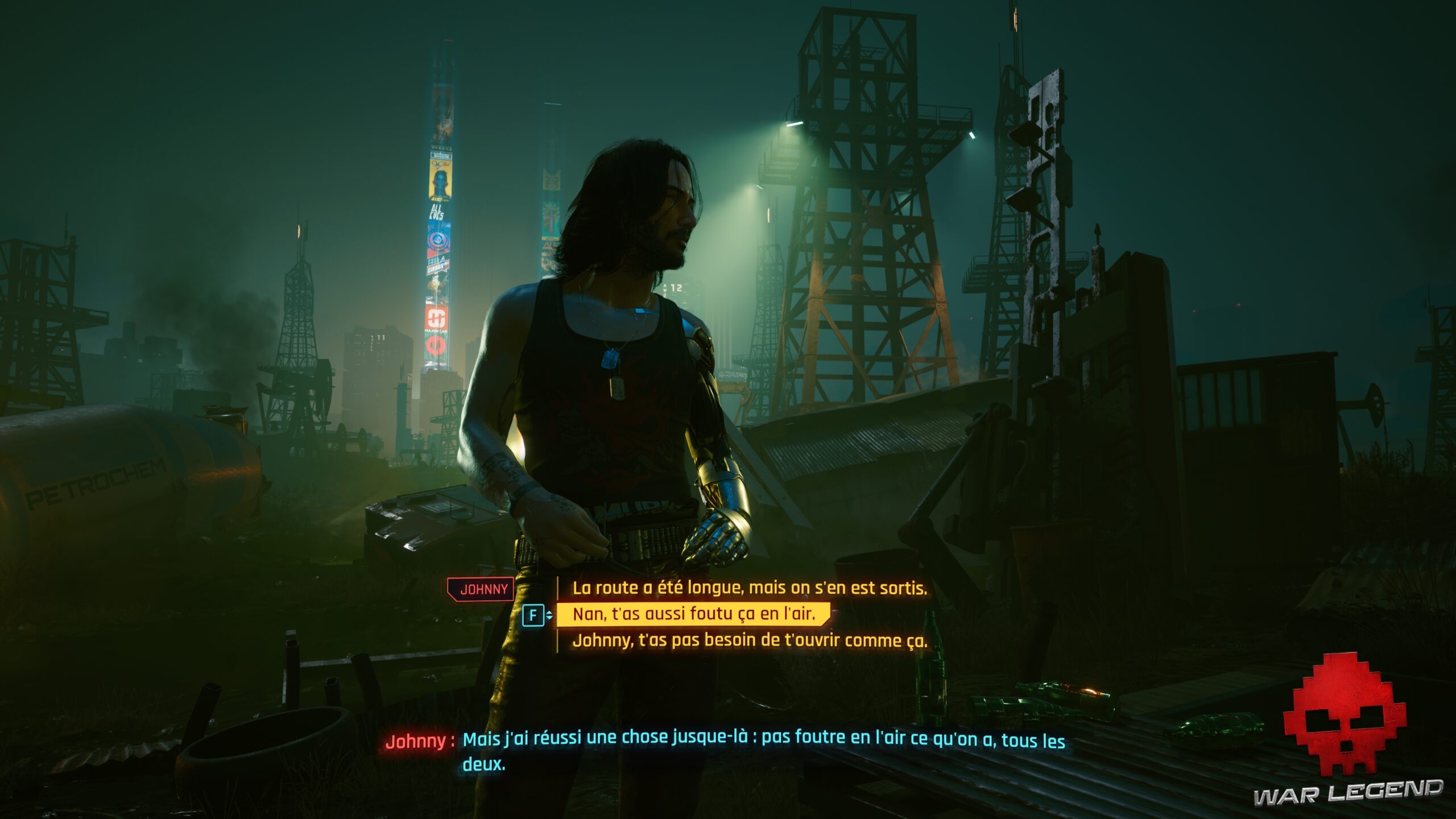Click the right neon advertising column

click(550, 221)
